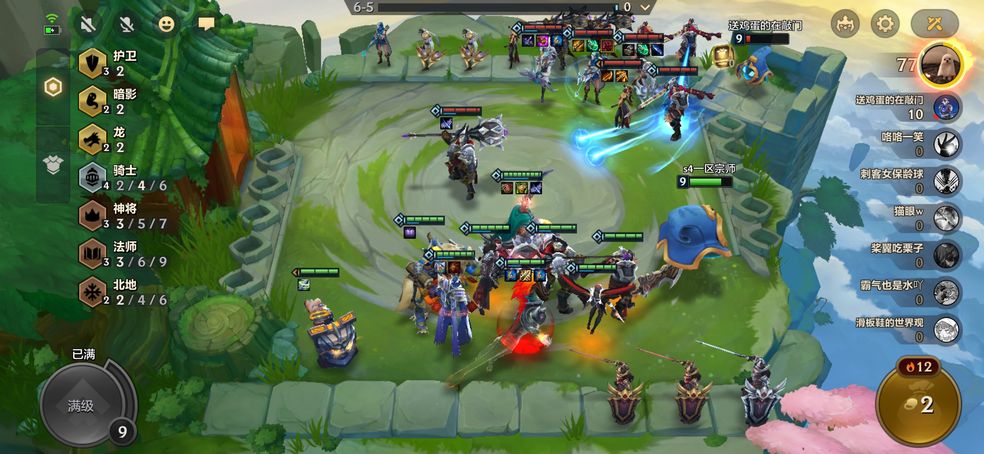The image size is (984, 454).
Task: Show details for the 护卫 trait
Action: click(x=93, y=63)
